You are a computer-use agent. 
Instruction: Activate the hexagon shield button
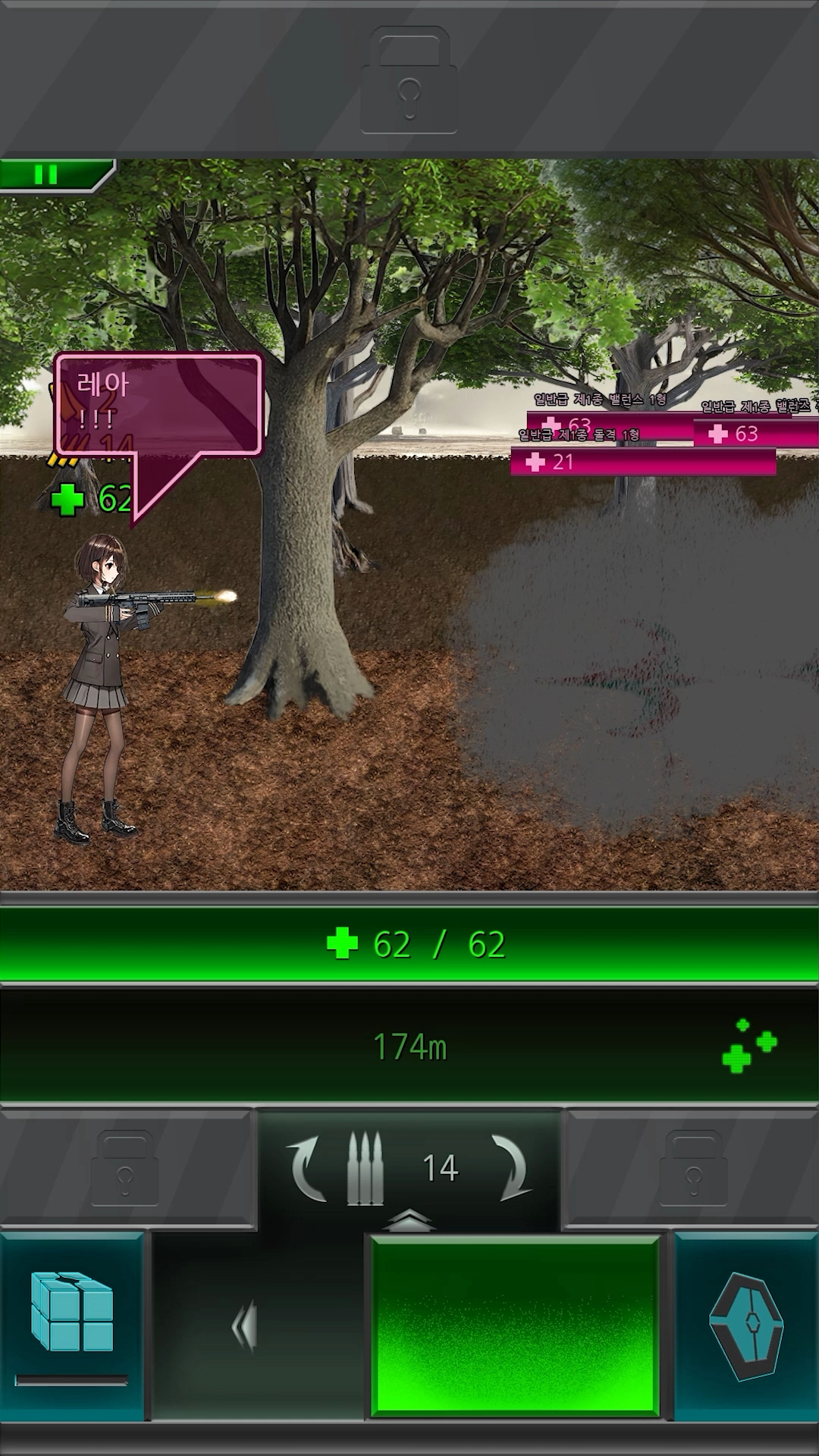tap(746, 1325)
